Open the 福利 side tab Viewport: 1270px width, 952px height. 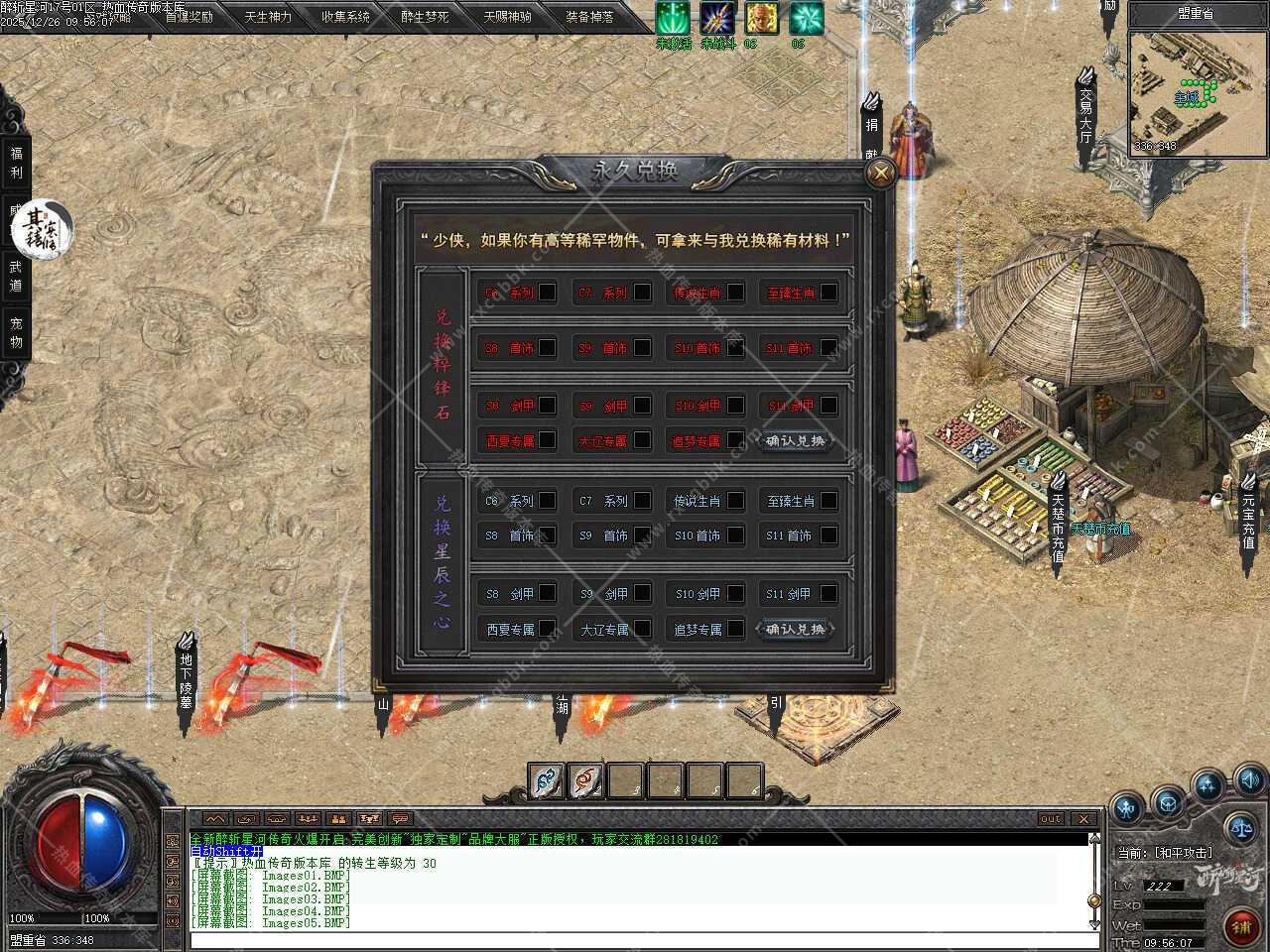tap(16, 162)
